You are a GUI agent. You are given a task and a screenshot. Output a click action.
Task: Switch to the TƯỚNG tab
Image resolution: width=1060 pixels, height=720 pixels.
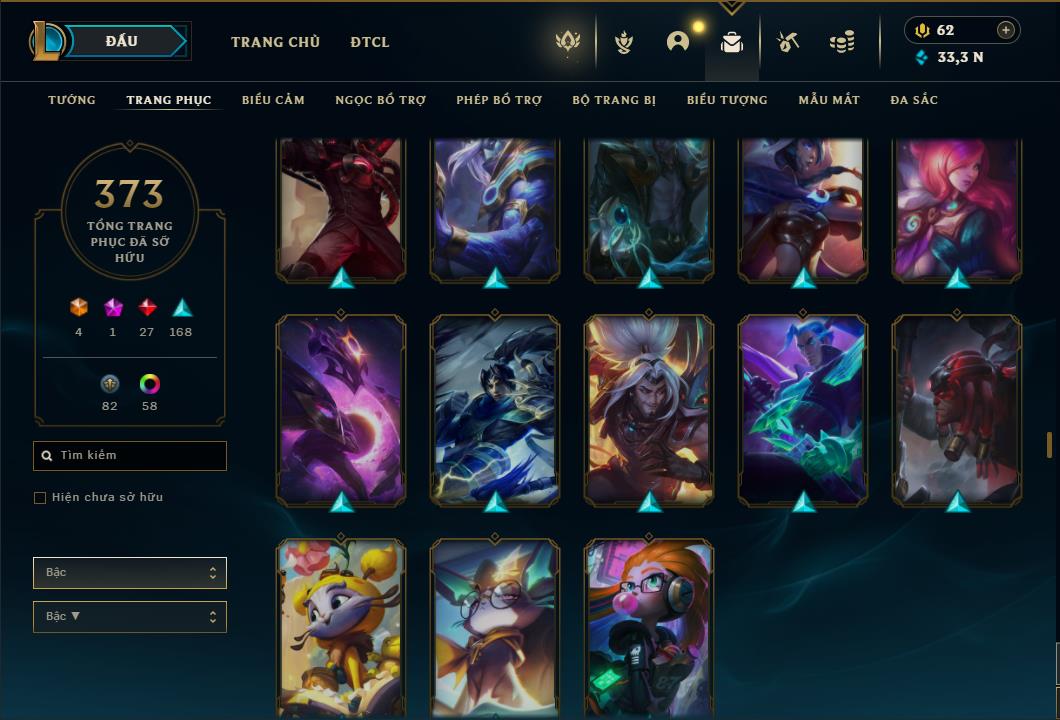coord(72,100)
